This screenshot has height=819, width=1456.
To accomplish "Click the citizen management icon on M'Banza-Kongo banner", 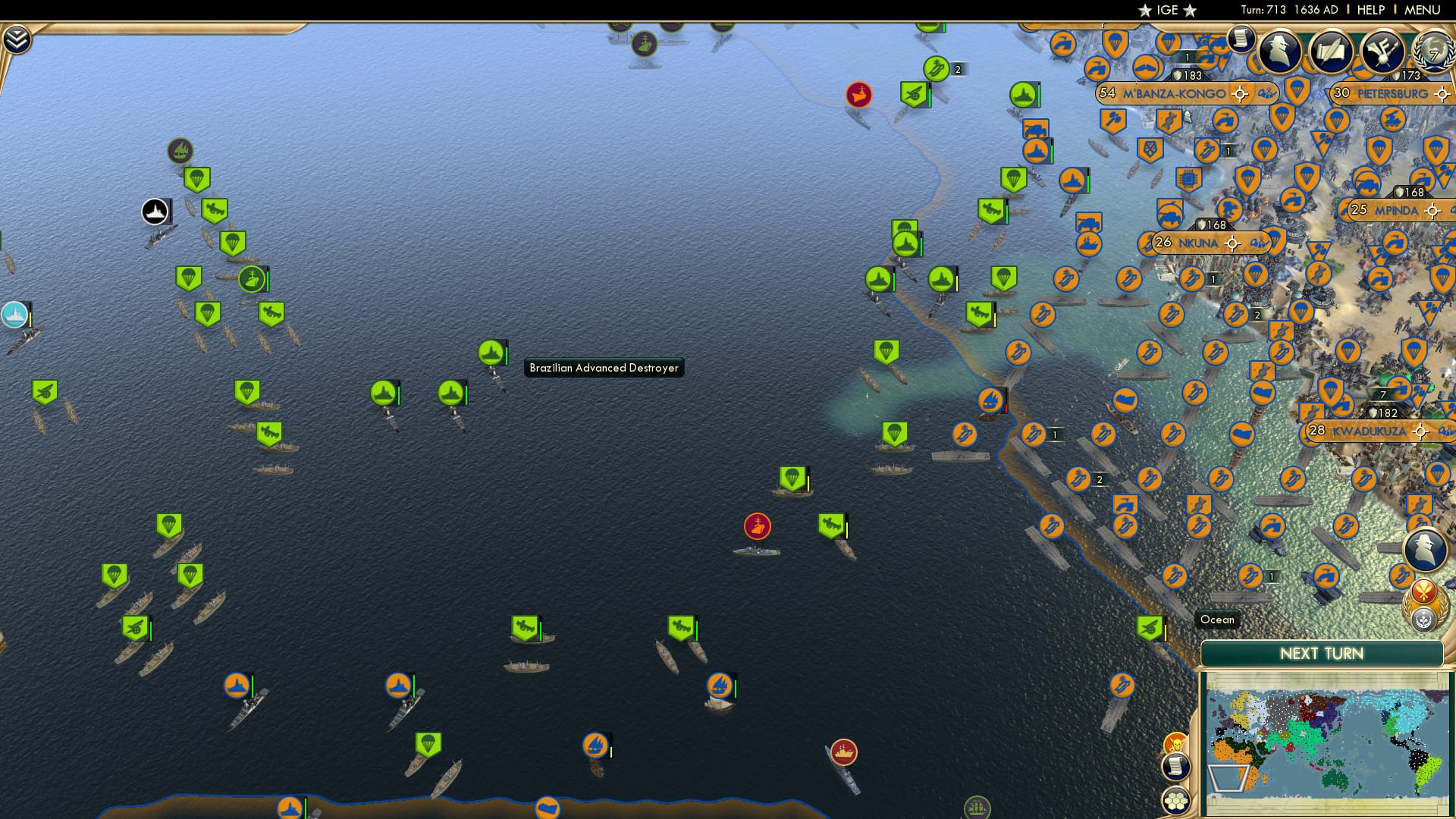I will pyautogui.click(x=1268, y=93).
